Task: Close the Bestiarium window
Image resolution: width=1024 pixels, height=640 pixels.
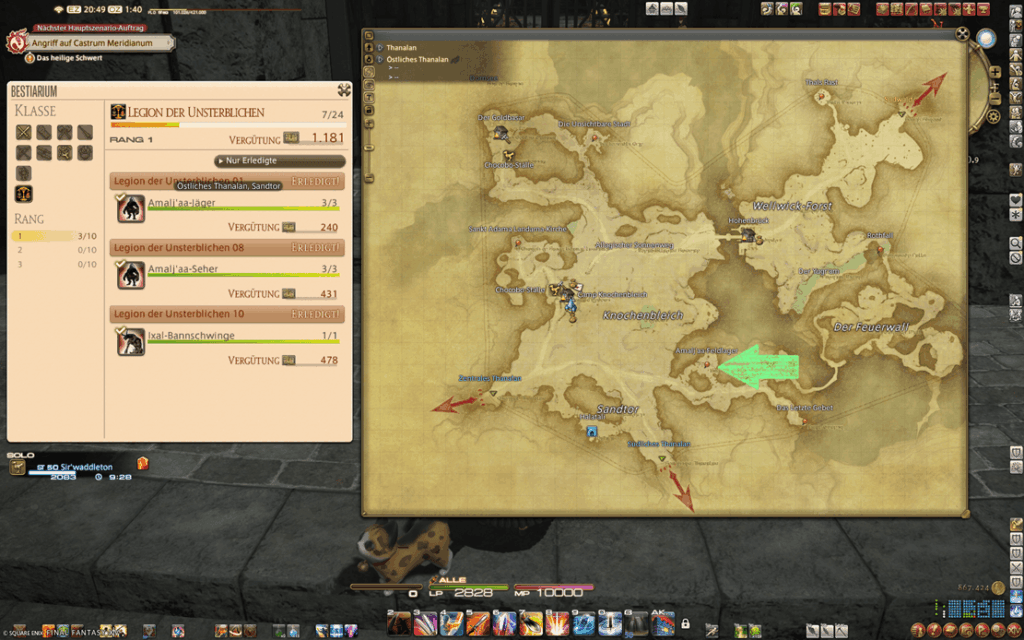Action: [344, 90]
